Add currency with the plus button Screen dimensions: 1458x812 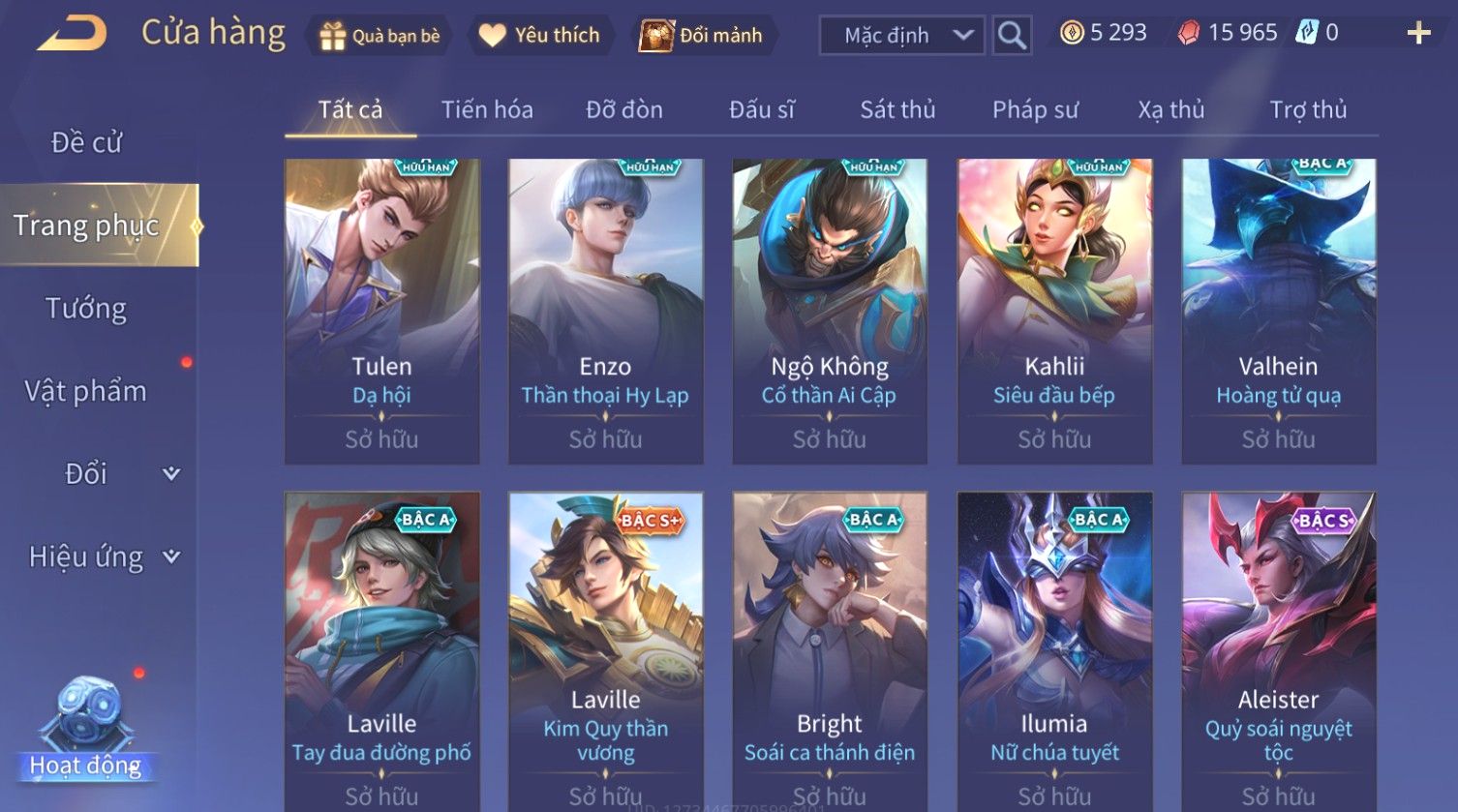tap(1418, 34)
